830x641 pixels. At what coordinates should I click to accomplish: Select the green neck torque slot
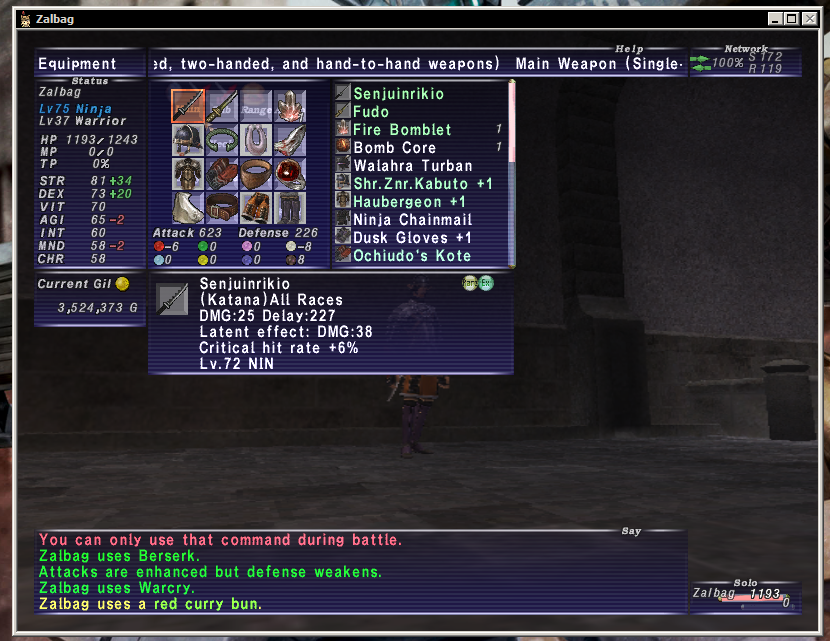pyautogui.click(x=222, y=140)
